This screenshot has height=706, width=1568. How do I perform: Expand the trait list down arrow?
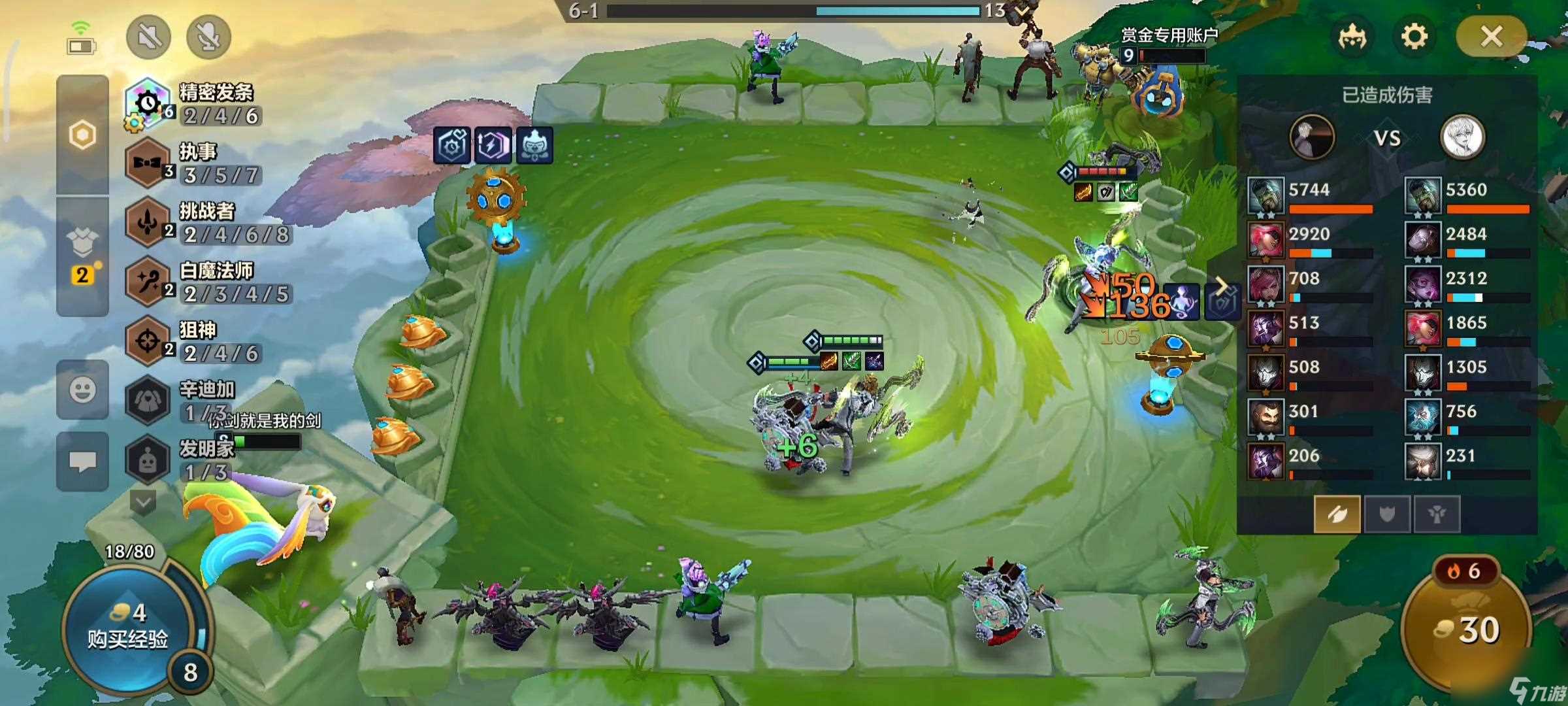coord(143,502)
